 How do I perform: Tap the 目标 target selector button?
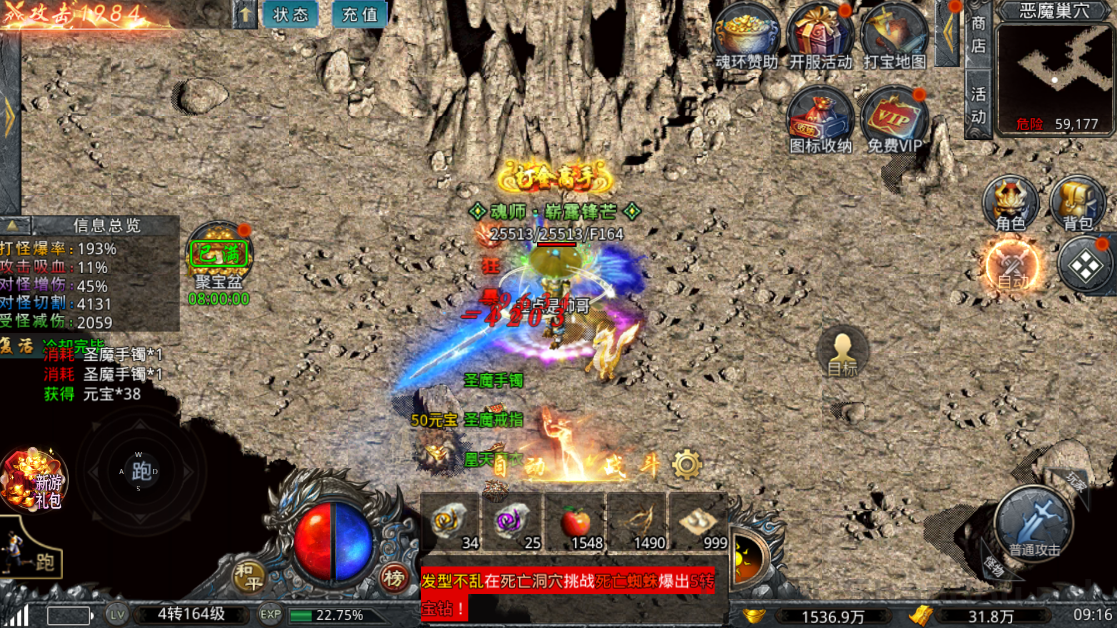tap(842, 352)
